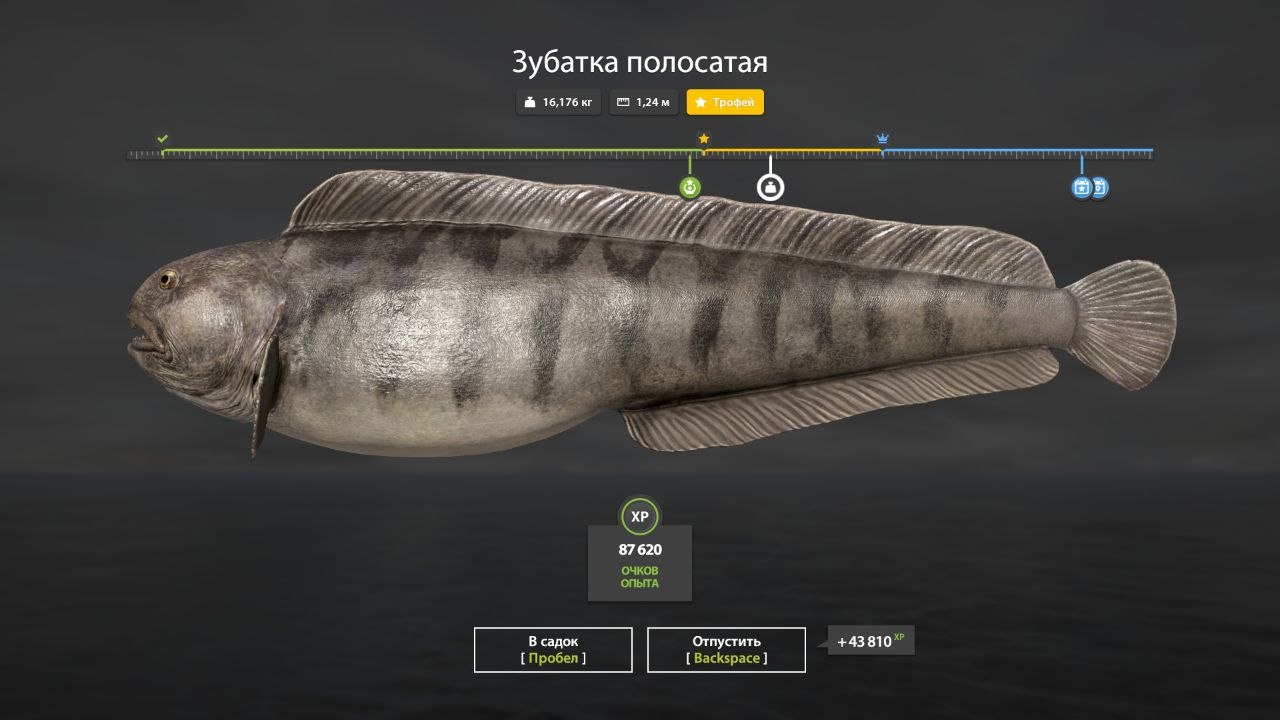The image size is (1280, 720).
Task: Open the second blue daily record icon
Action: tap(1100, 187)
